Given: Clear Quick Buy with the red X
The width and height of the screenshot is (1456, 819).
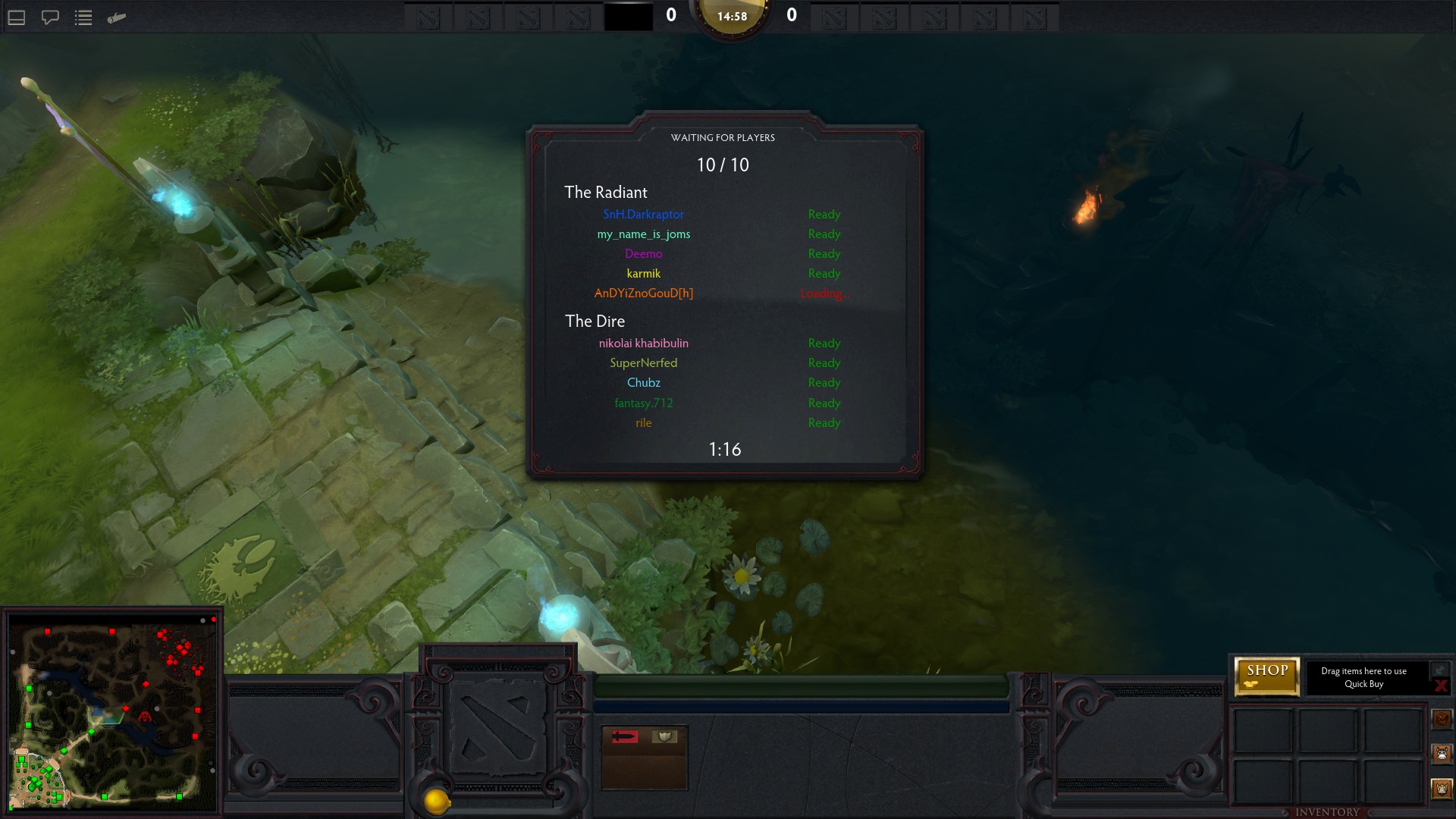Looking at the screenshot, I should [x=1440, y=686].
